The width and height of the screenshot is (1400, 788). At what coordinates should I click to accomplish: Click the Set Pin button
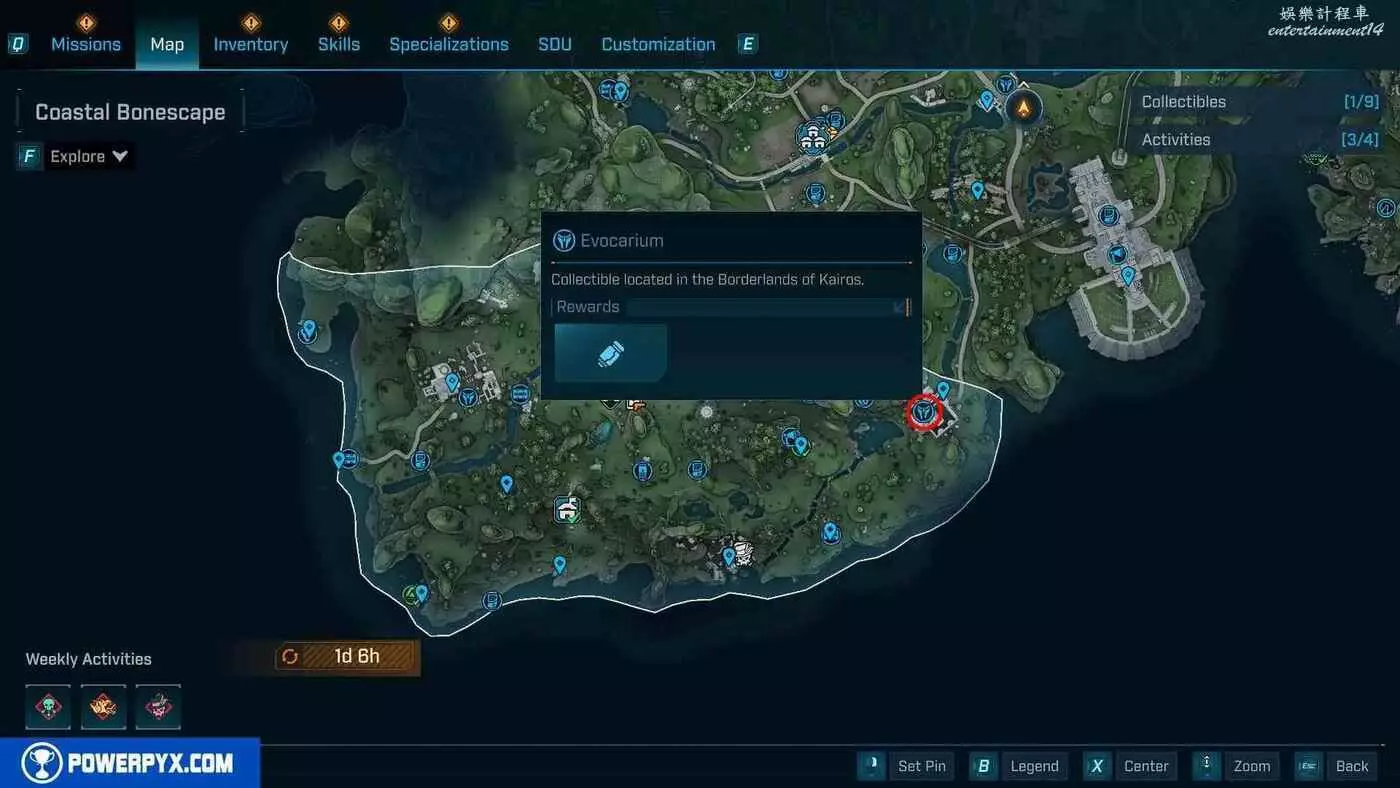pos(906,766)
